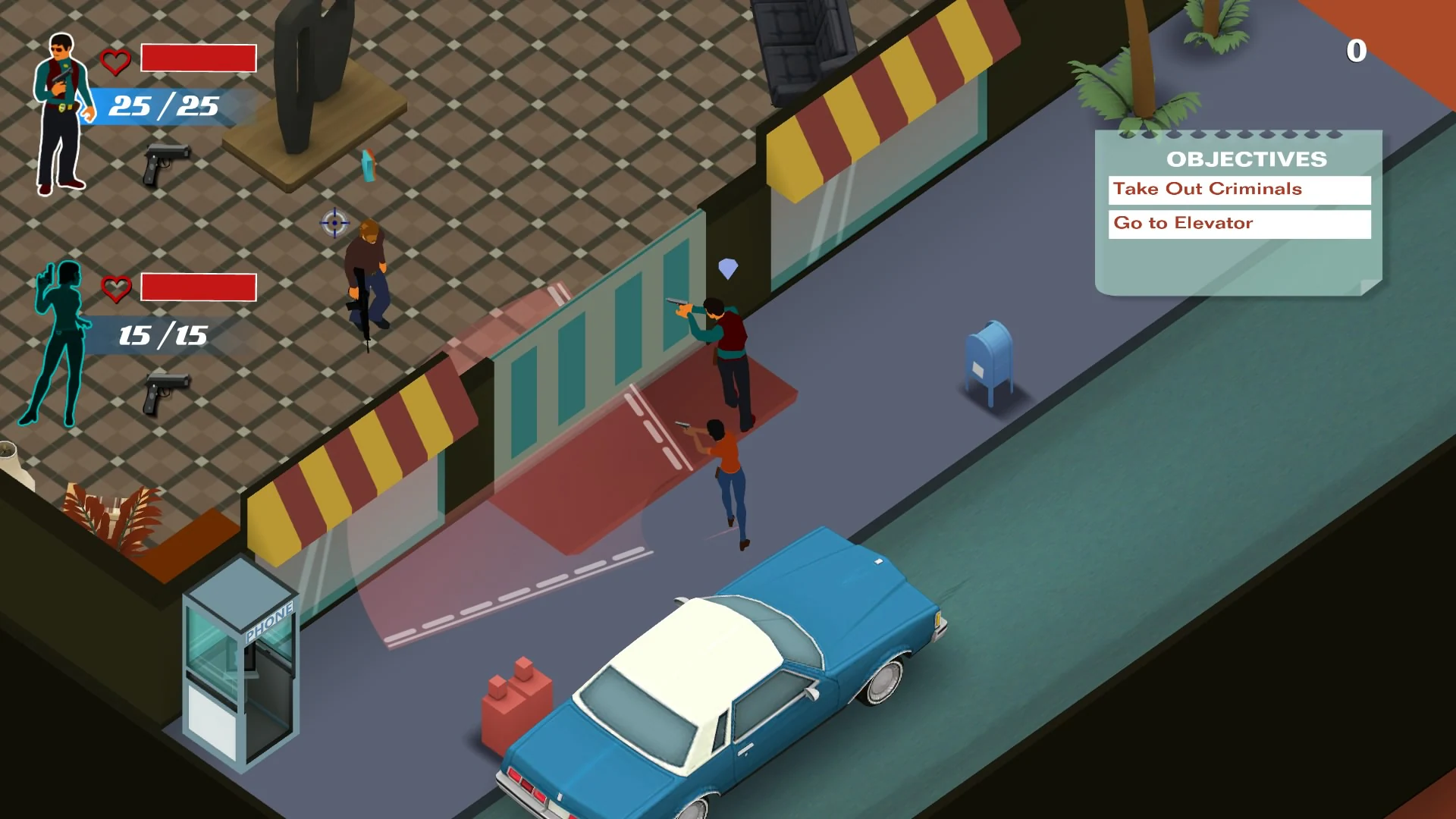Toggle the Objectives notepad panel
The image size is (1456, 819).
tap(1236, 212)
